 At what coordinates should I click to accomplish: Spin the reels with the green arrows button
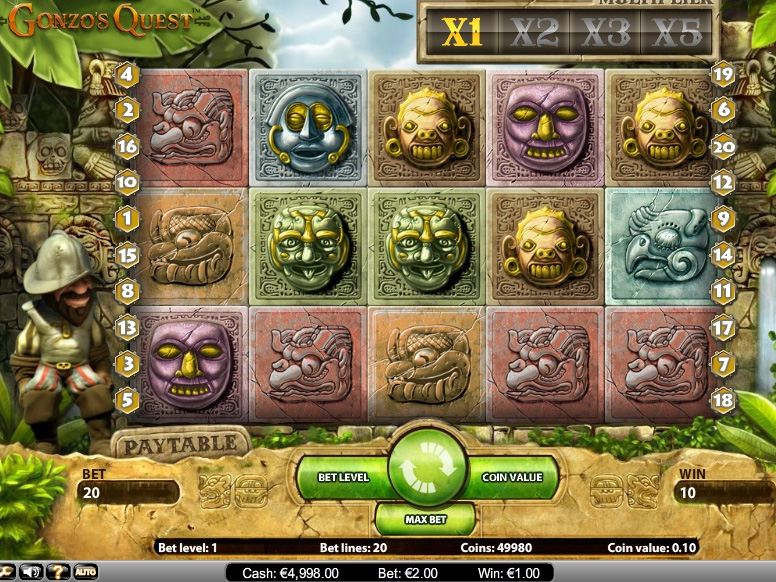tap(428, 467)
